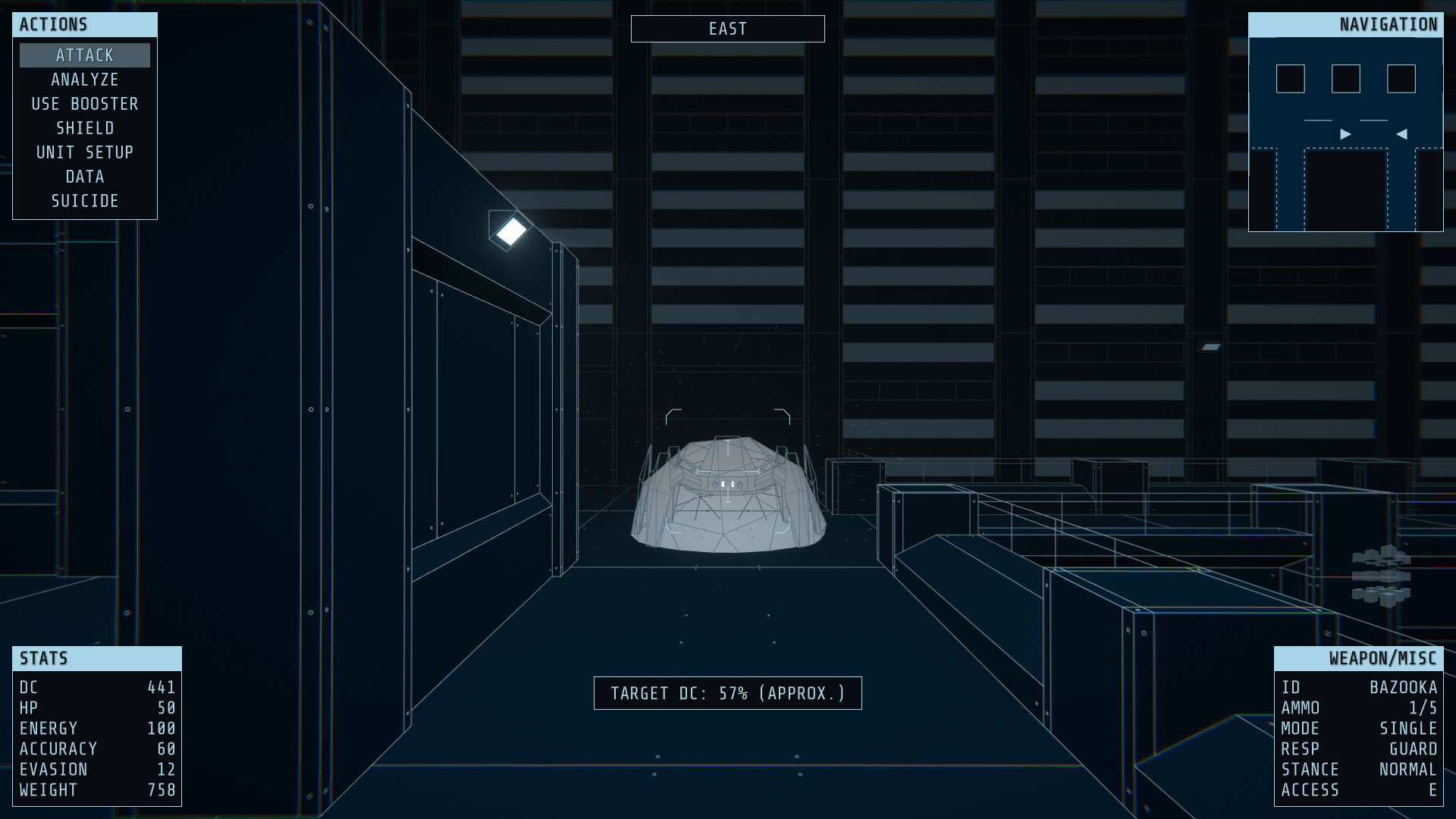Select the left move-forward square in Navigation
The width and height of the screenshot is (1456, 819).
pos(1289,78)
